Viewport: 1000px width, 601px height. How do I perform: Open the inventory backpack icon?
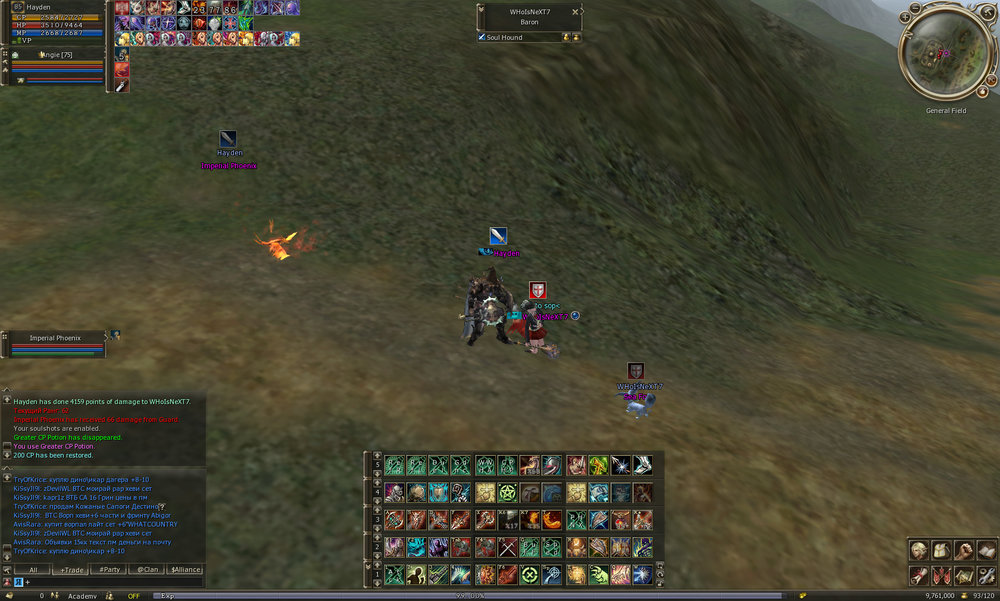[x=940, y=550]
